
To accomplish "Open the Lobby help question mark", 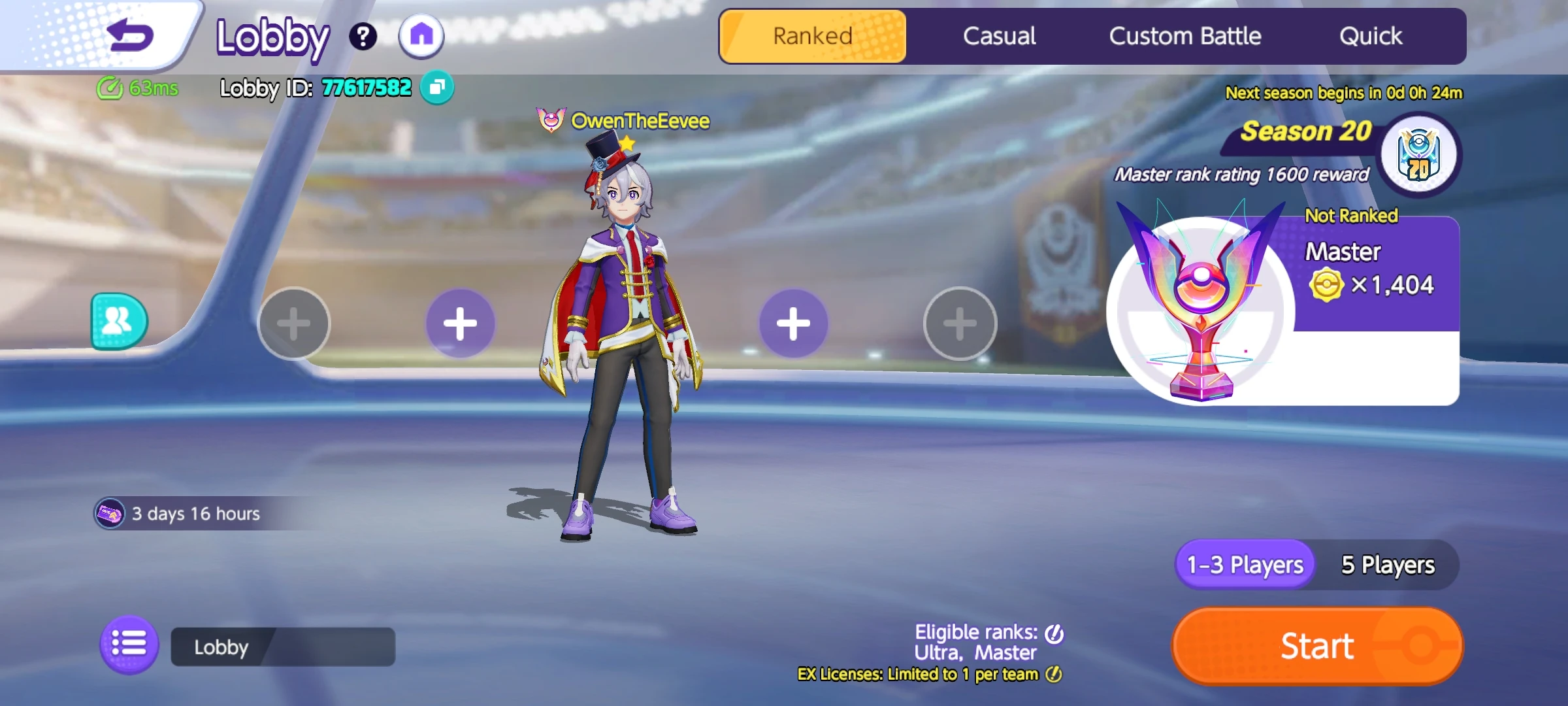I will coord(363,37).
